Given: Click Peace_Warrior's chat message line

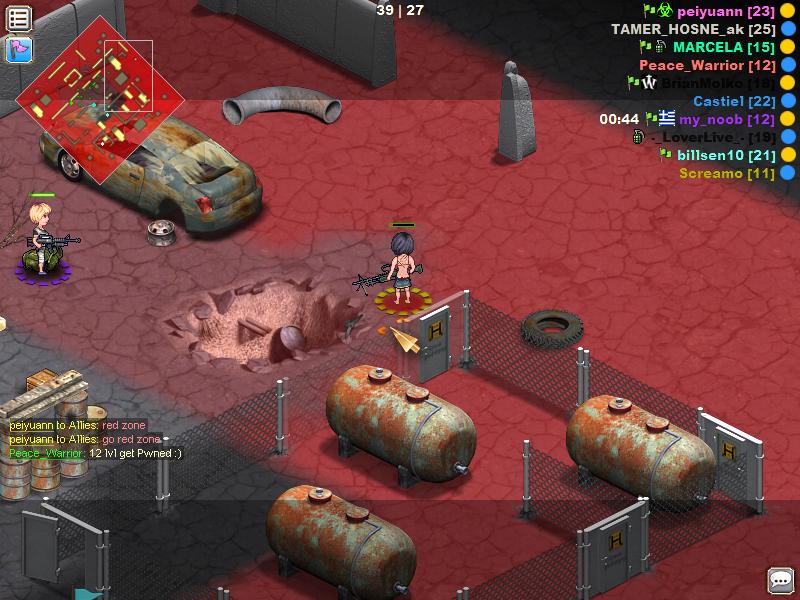Looking at the screenshot, I should click(96, 453).
